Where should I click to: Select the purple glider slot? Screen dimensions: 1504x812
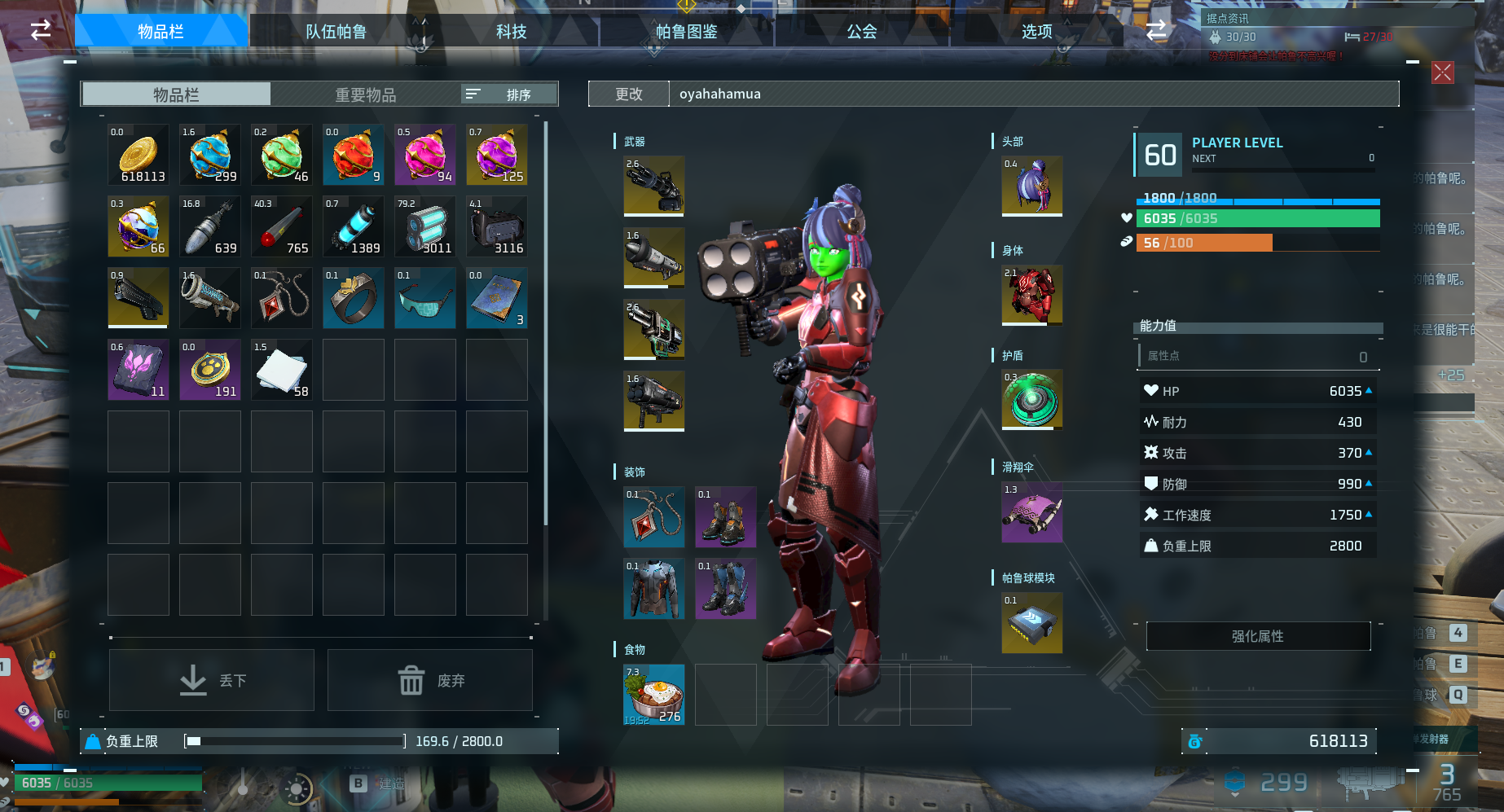(1031, 511)
